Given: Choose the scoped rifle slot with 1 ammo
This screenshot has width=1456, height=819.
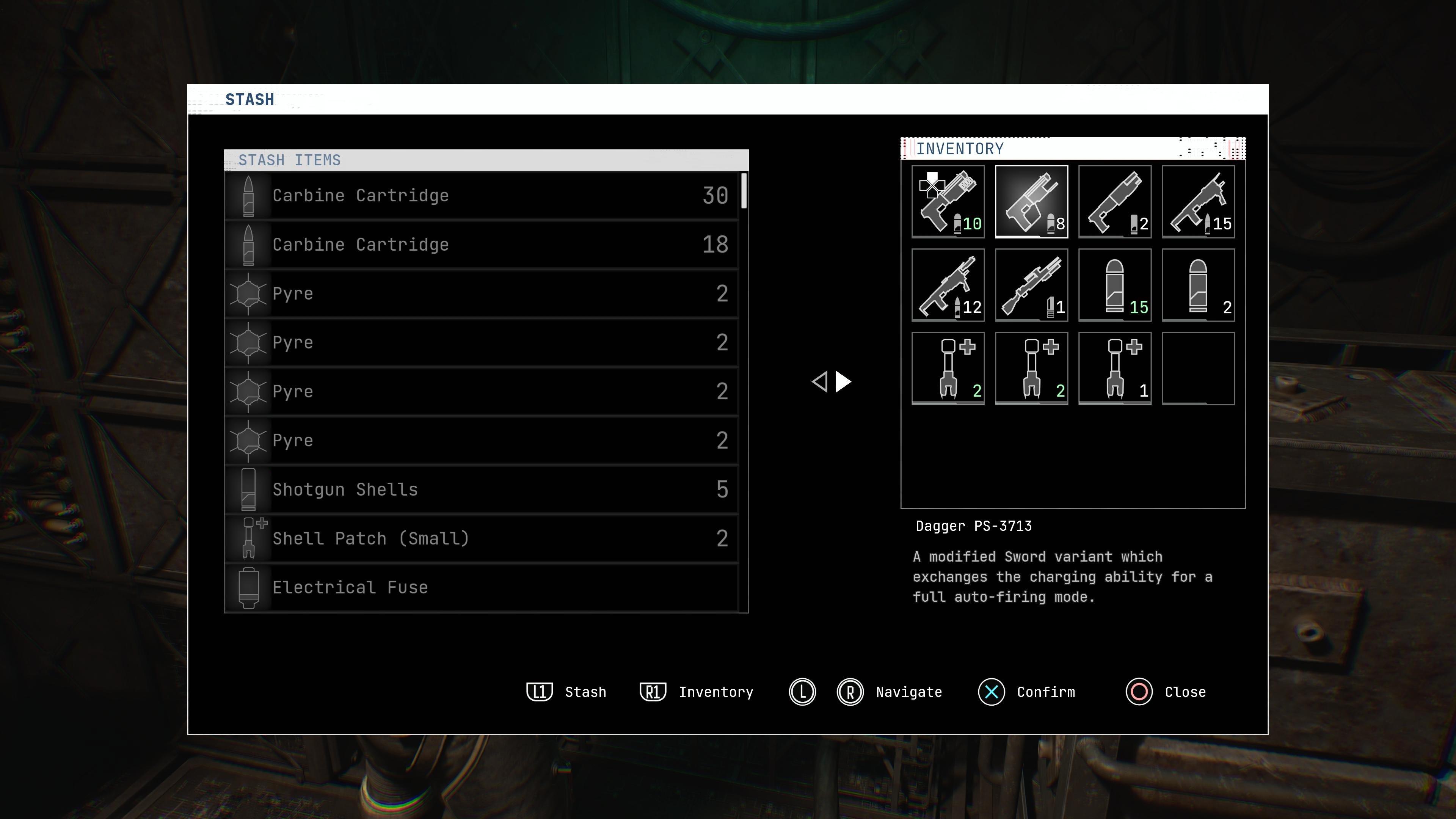Looking at the screenshot, I should [1031, 285].
